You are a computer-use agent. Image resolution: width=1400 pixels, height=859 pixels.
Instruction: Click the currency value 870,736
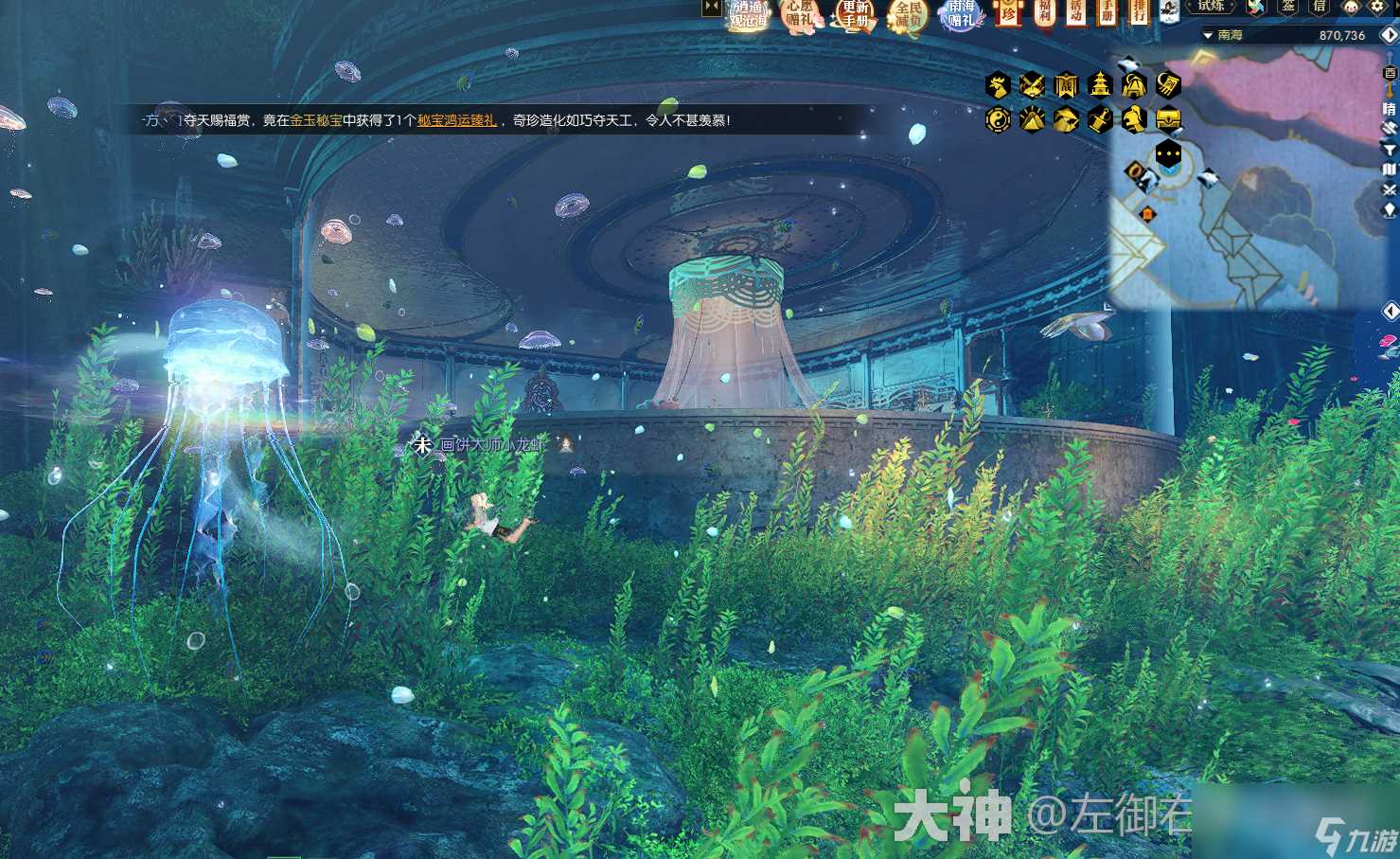pyautogui.click(x=1342, y=35)
